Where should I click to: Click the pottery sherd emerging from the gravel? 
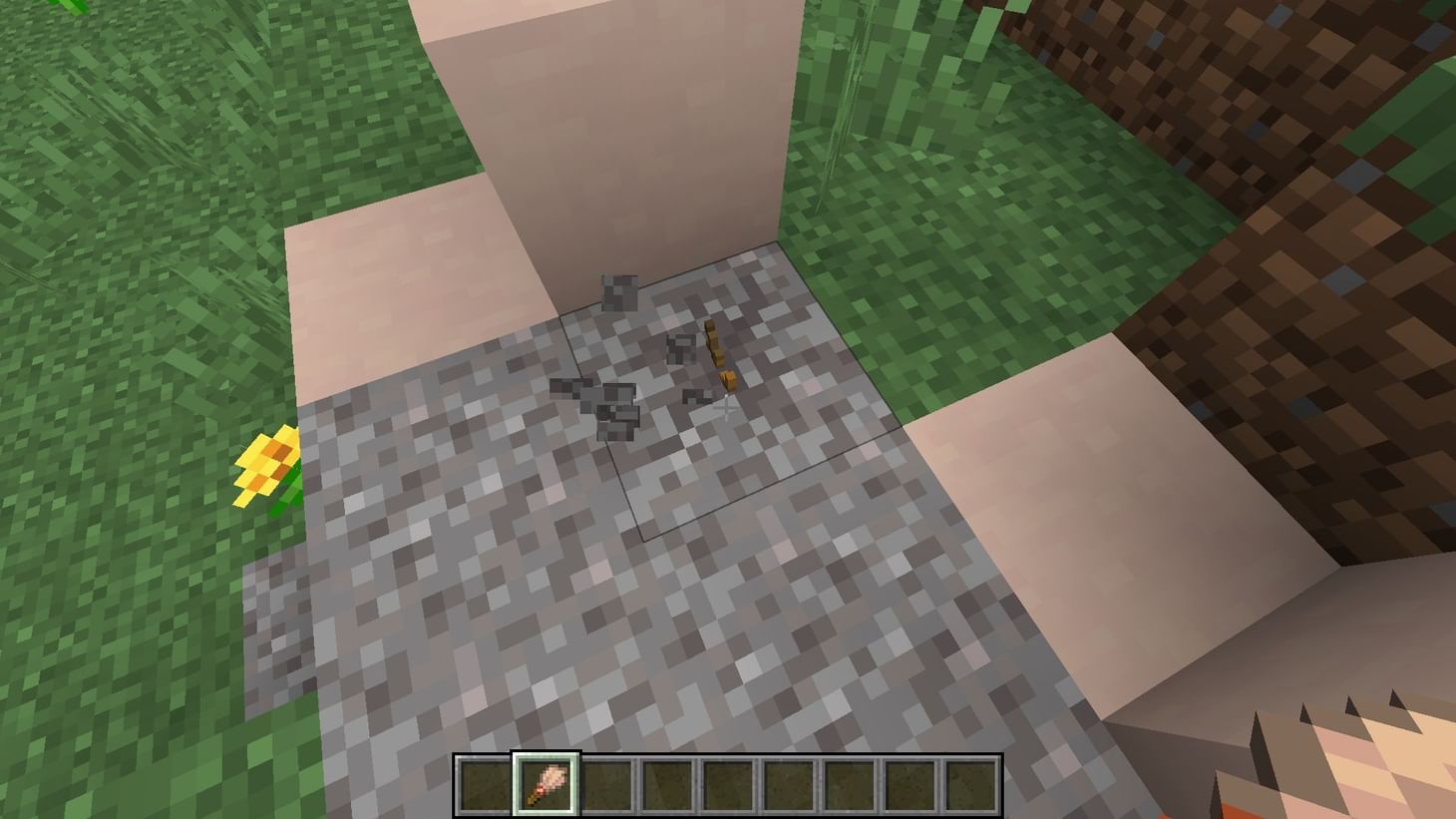click(720, 354)
